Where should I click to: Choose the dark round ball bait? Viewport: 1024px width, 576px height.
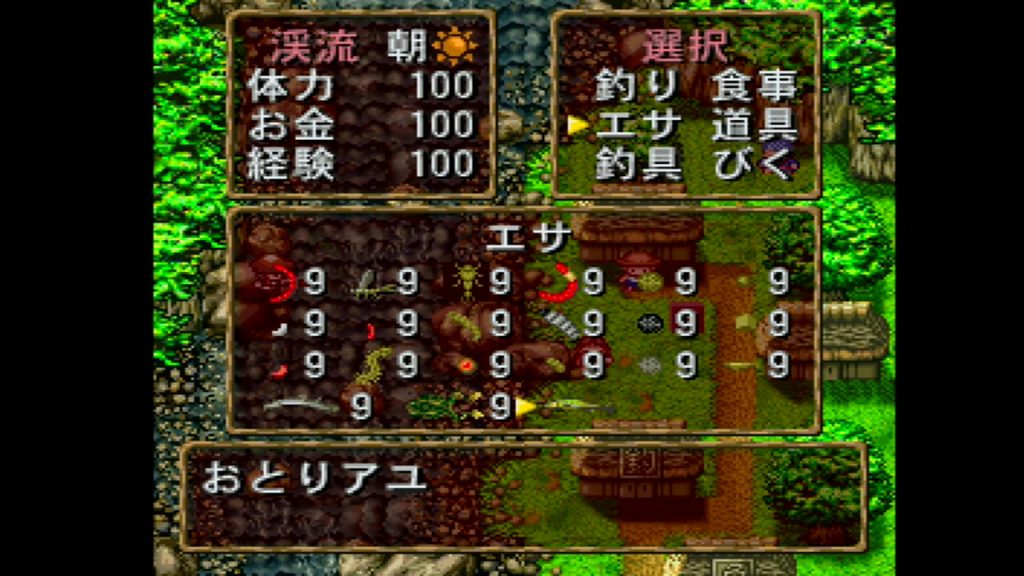tap(651, 323)
